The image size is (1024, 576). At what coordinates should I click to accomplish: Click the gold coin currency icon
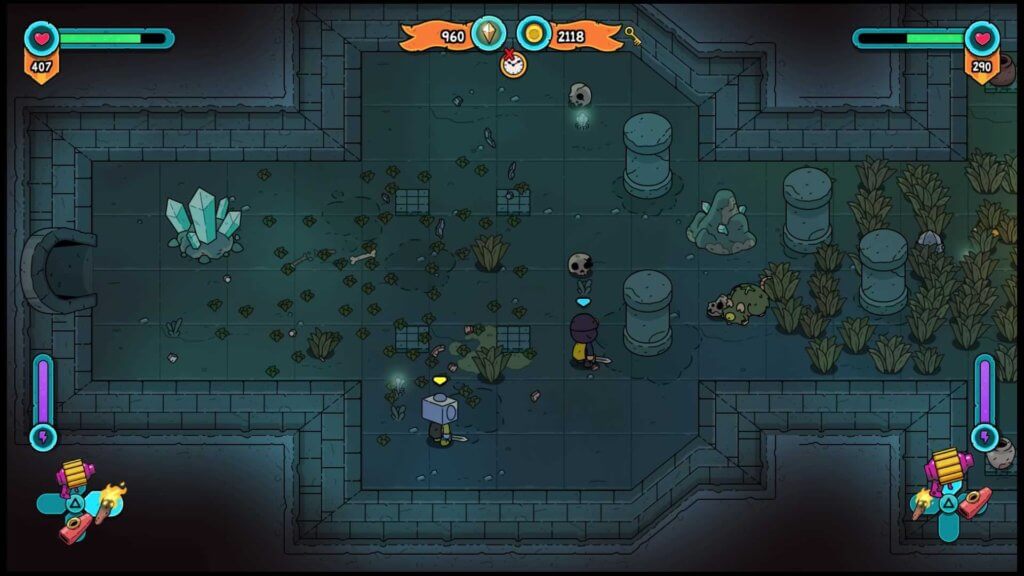534,34
